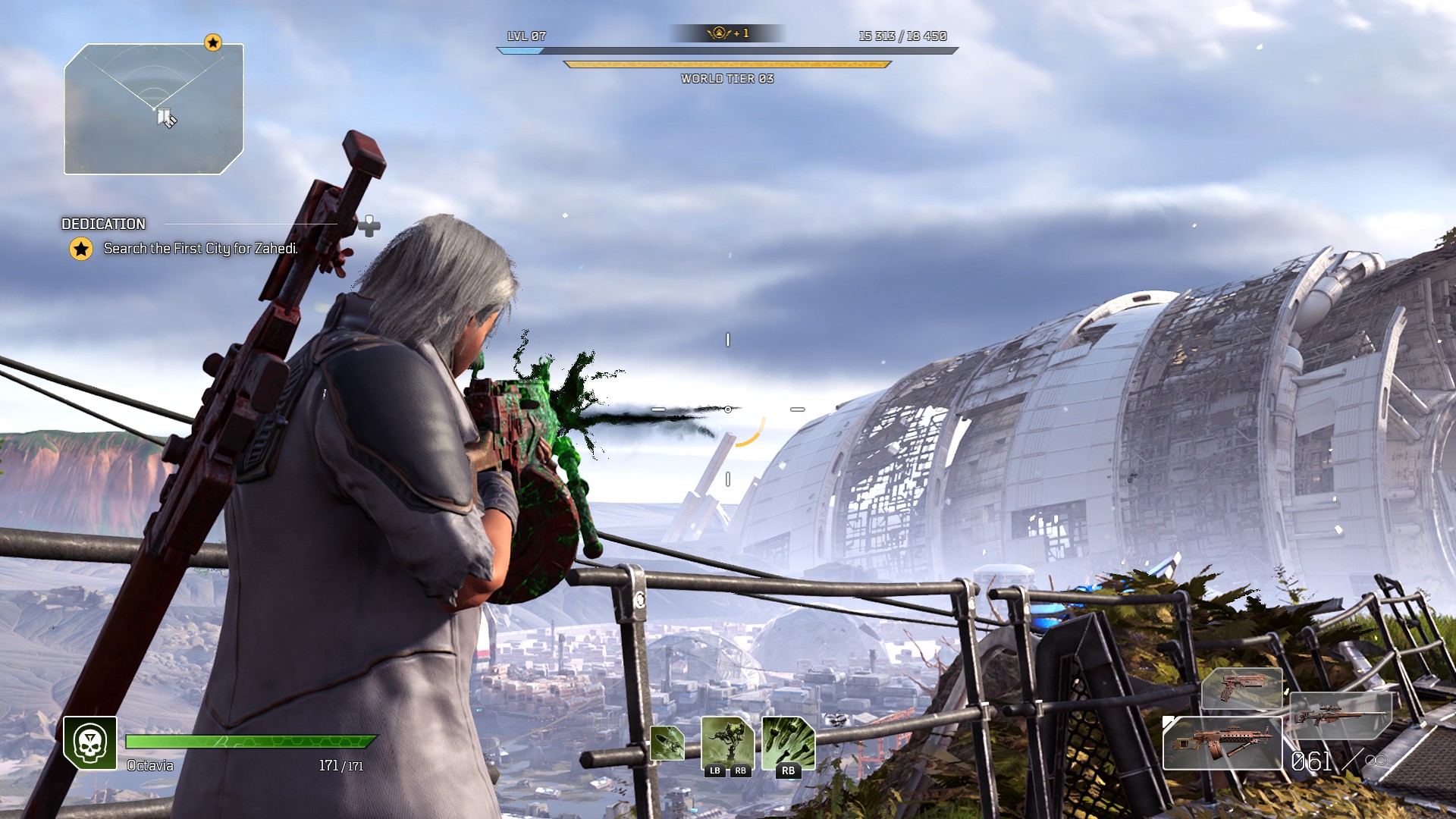Activate the small rocket skill icon
This screenshot has height=819, width=1456.
tap(667, 743)
